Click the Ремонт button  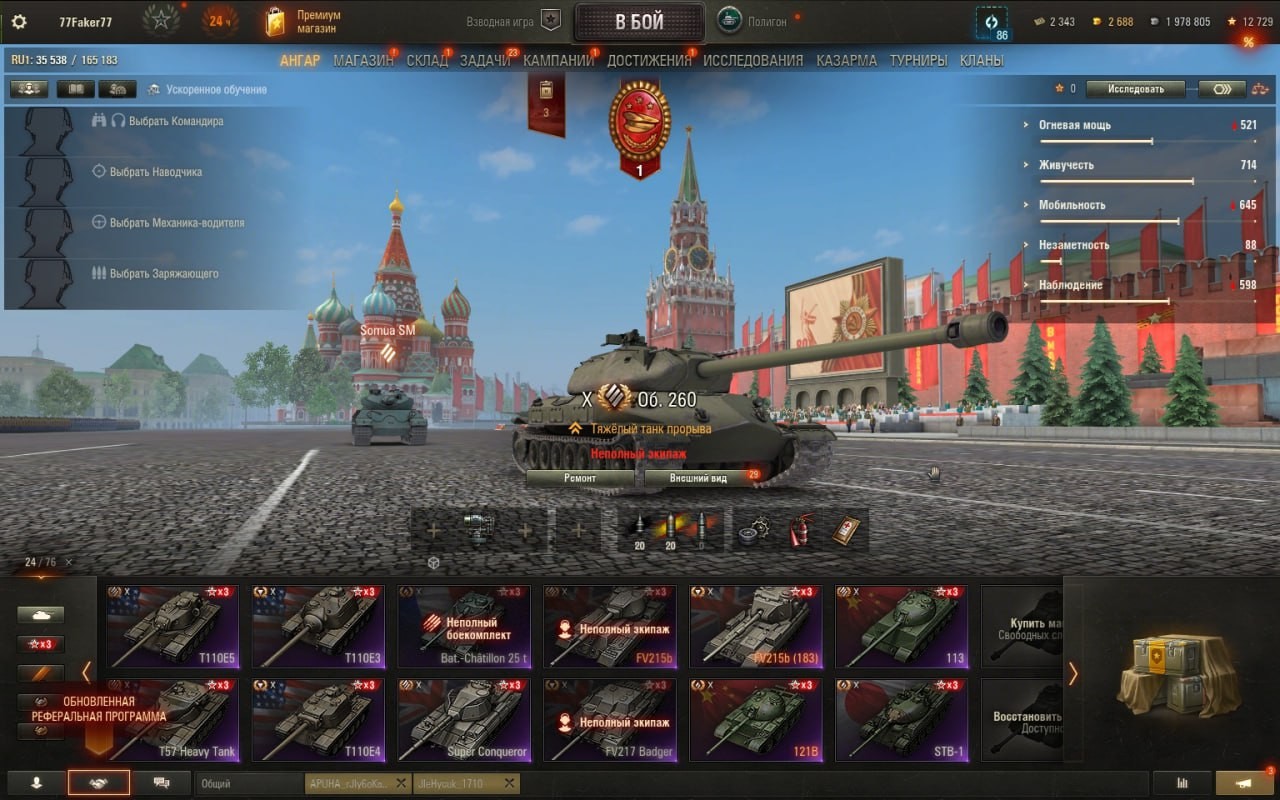(580, 478)
